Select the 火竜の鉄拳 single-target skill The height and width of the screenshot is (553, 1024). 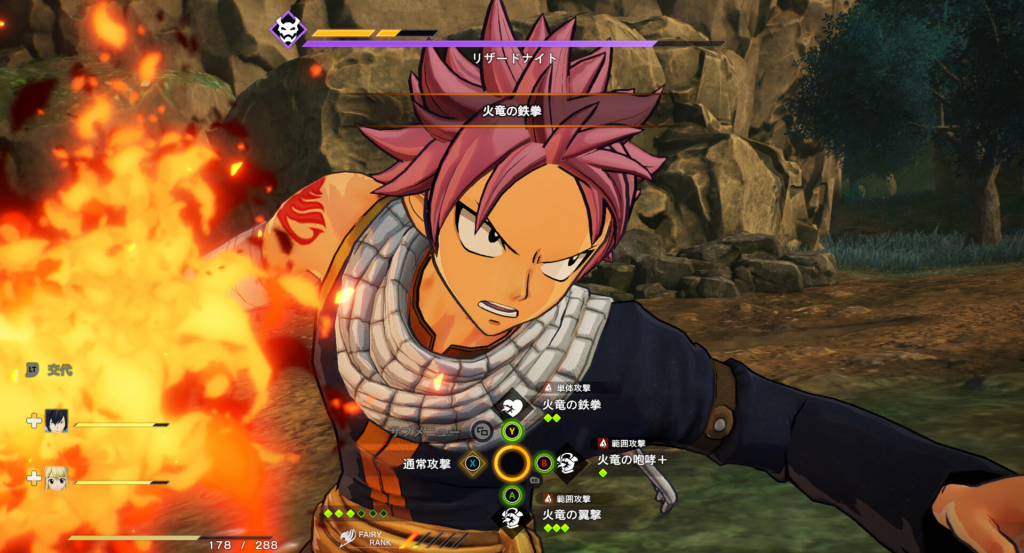click(x=571, y=405)
